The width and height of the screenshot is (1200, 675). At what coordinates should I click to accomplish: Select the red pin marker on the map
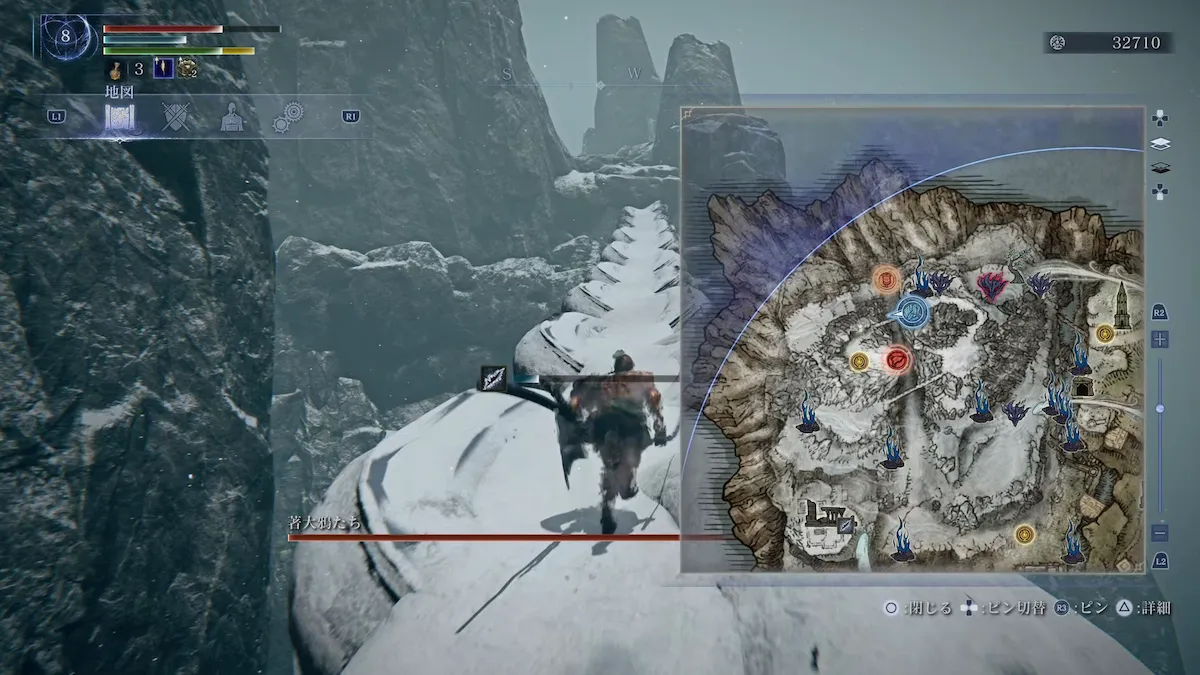pyautogui.click(x=898, y=359)
